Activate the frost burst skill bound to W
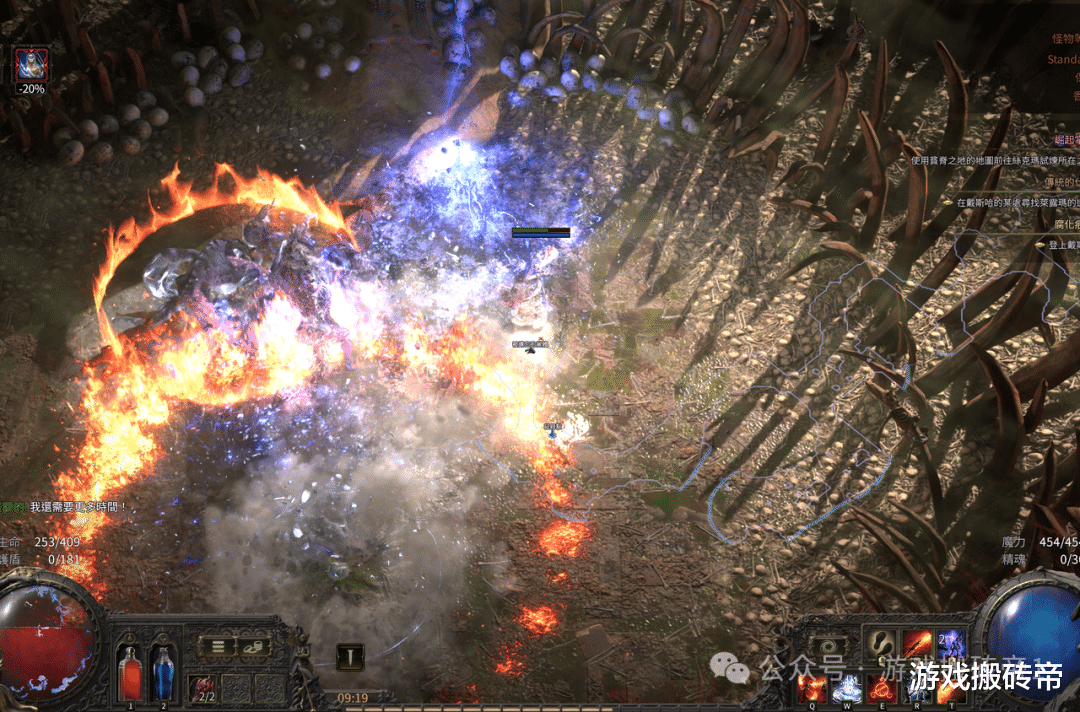The width and height of the screenshot is (1080, 712). click(847, 687)
